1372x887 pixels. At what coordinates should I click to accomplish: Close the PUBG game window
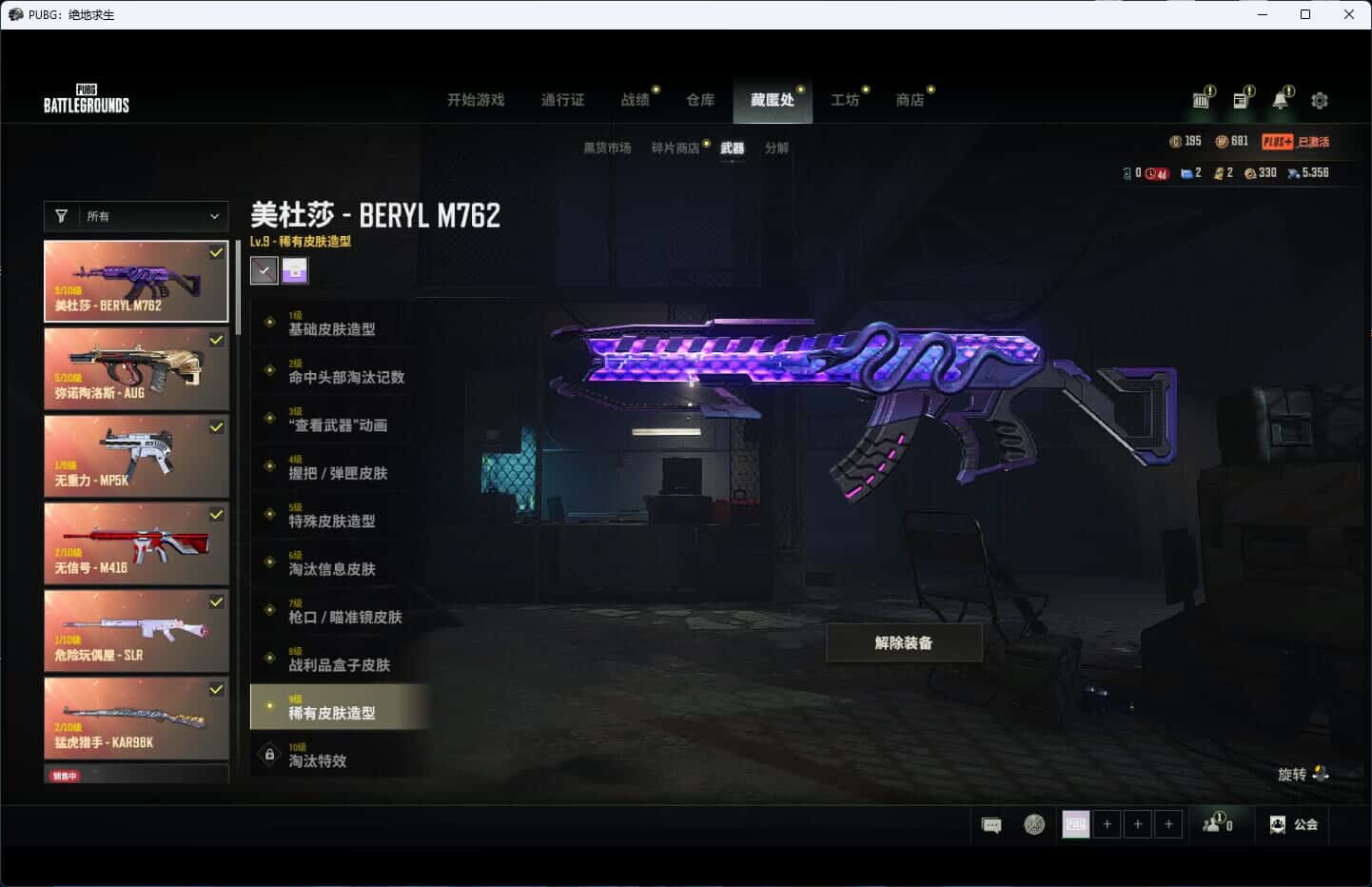click(x=1348, y=14)
